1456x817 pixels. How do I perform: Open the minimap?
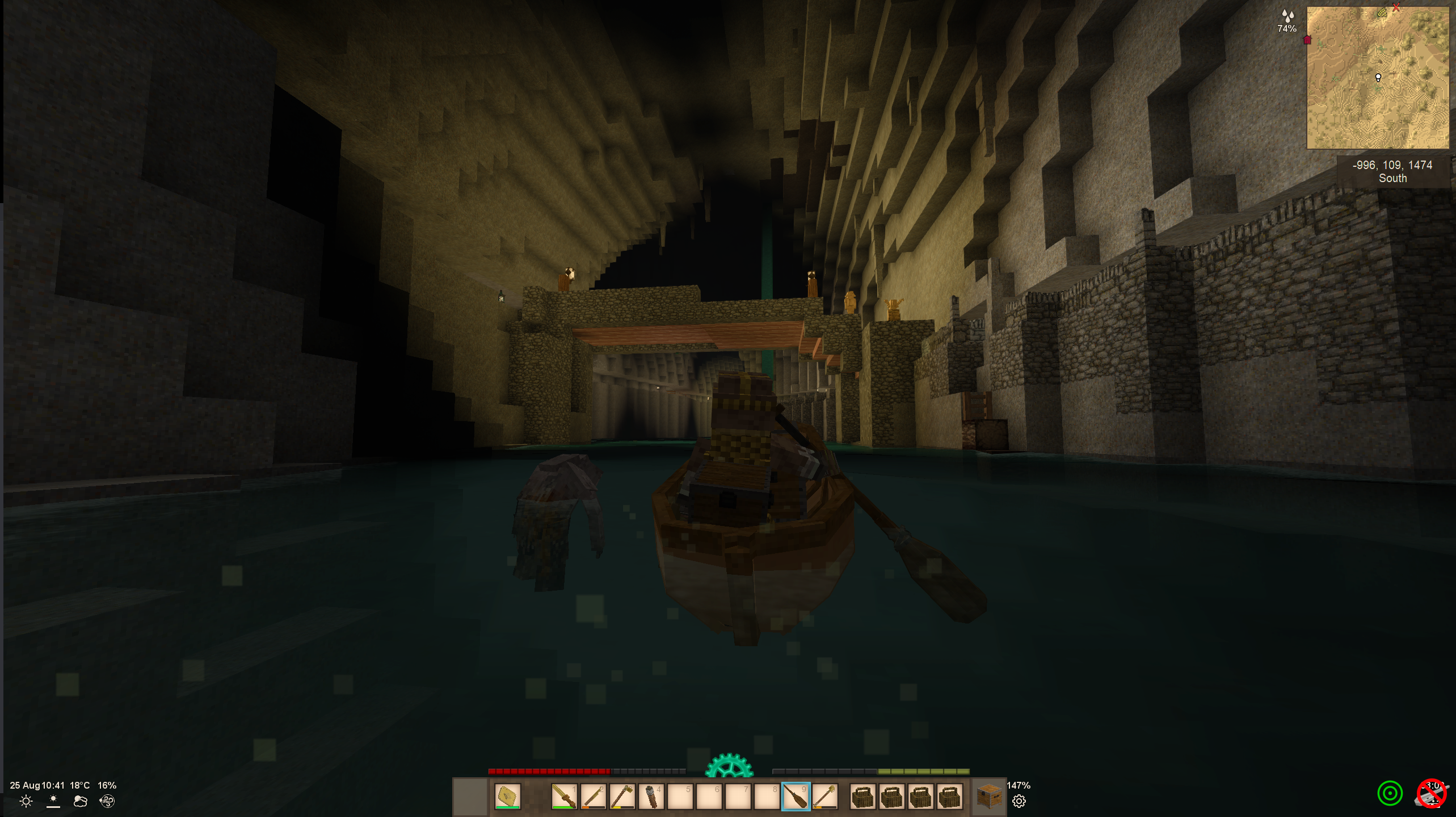(1378, 78)
